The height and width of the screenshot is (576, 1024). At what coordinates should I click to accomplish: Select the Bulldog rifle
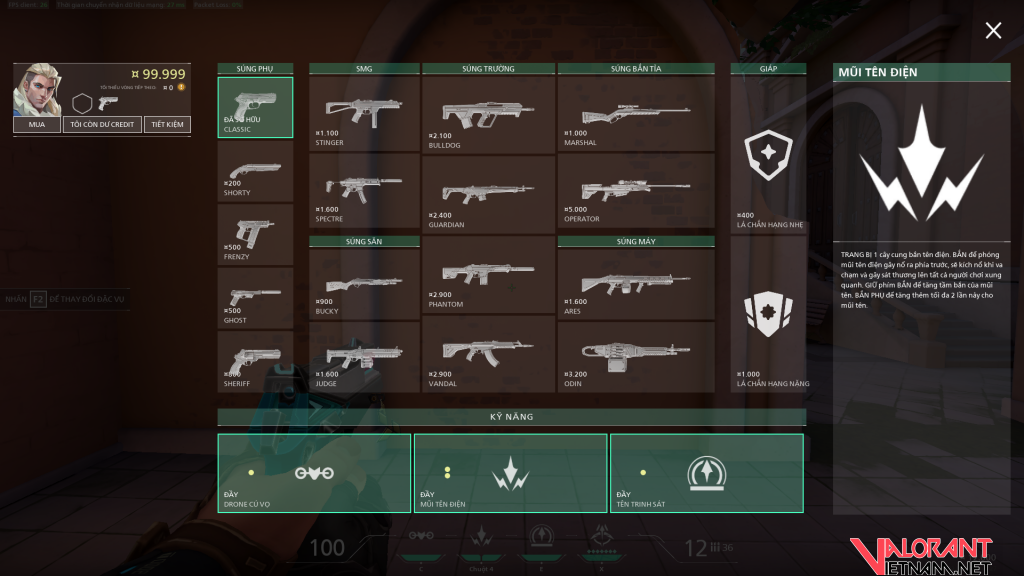click(488, 114)
